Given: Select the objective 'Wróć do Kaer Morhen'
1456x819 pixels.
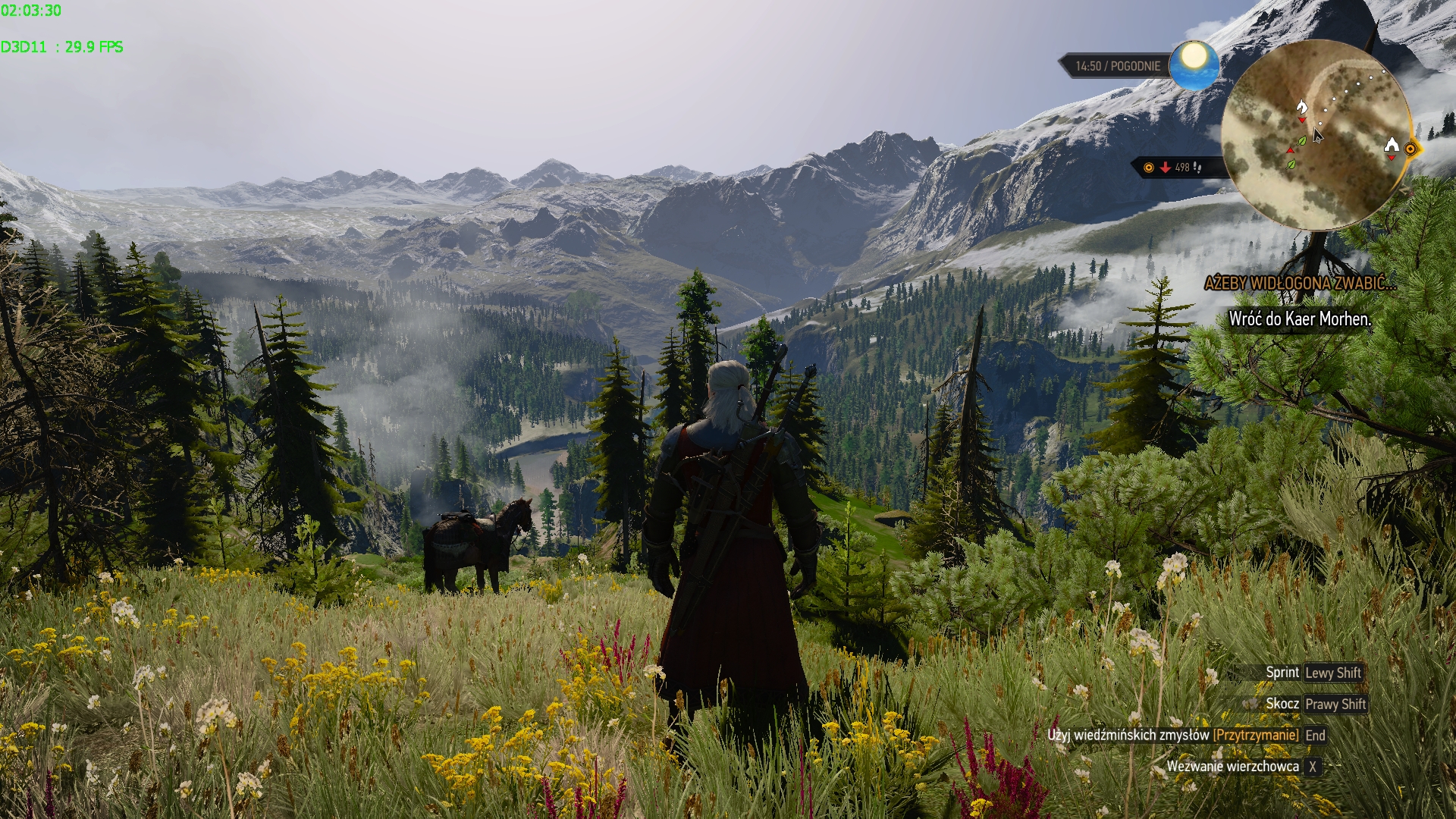Looking at the screenshot, I should (1300, 319).
